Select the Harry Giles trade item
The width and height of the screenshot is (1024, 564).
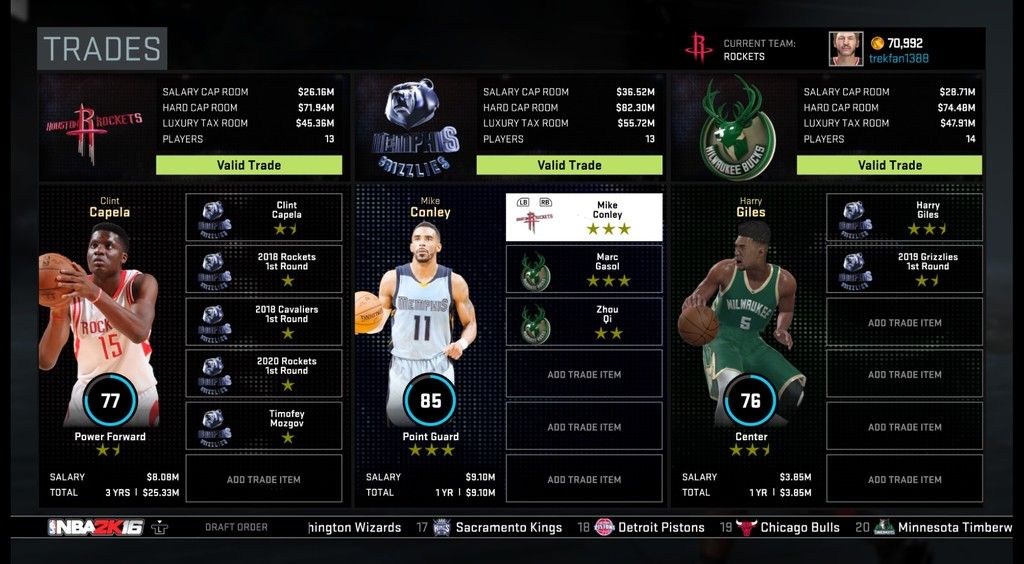point(904,217)
